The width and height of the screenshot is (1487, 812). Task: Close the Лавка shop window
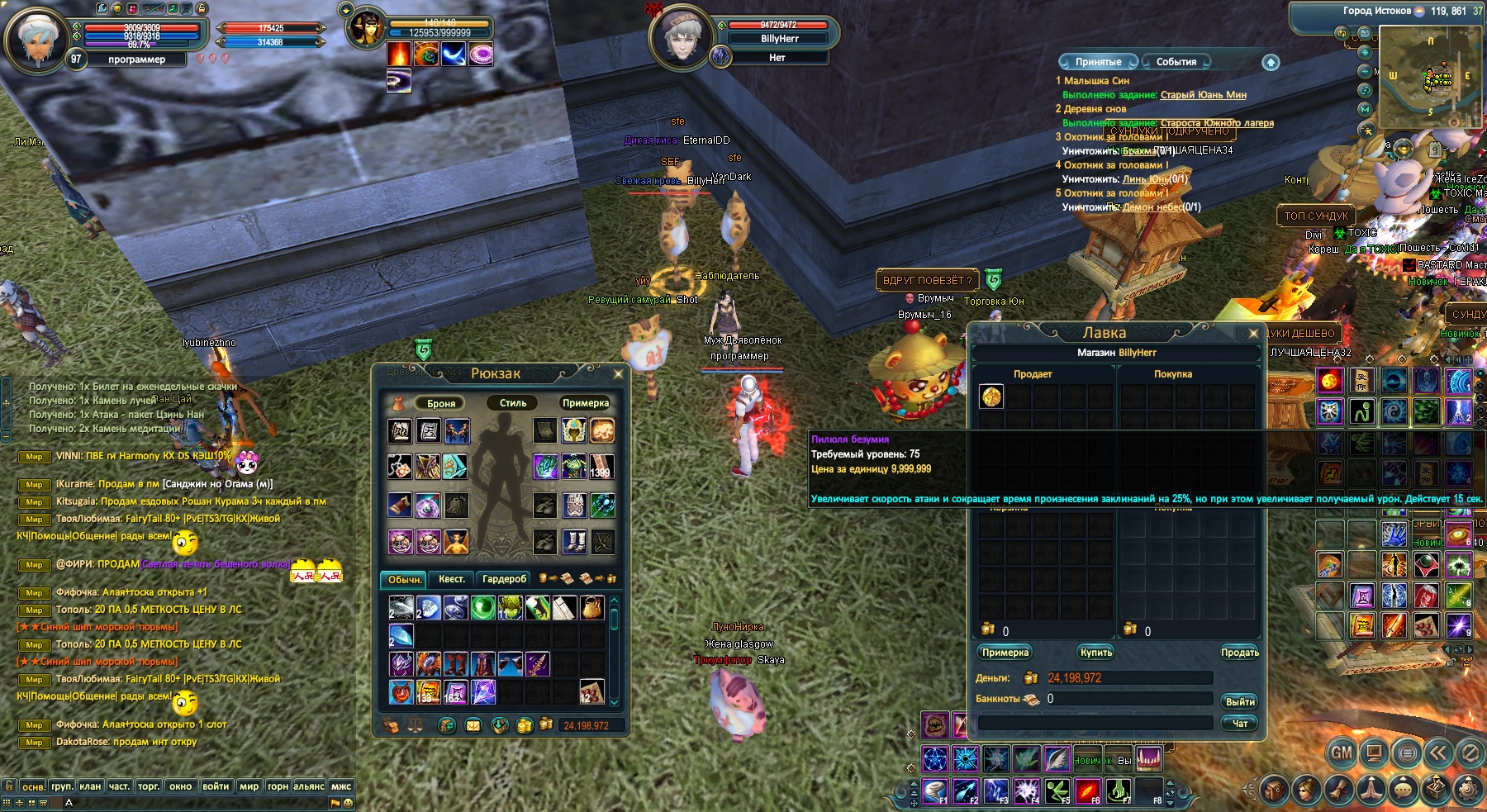click(1253, 334)
